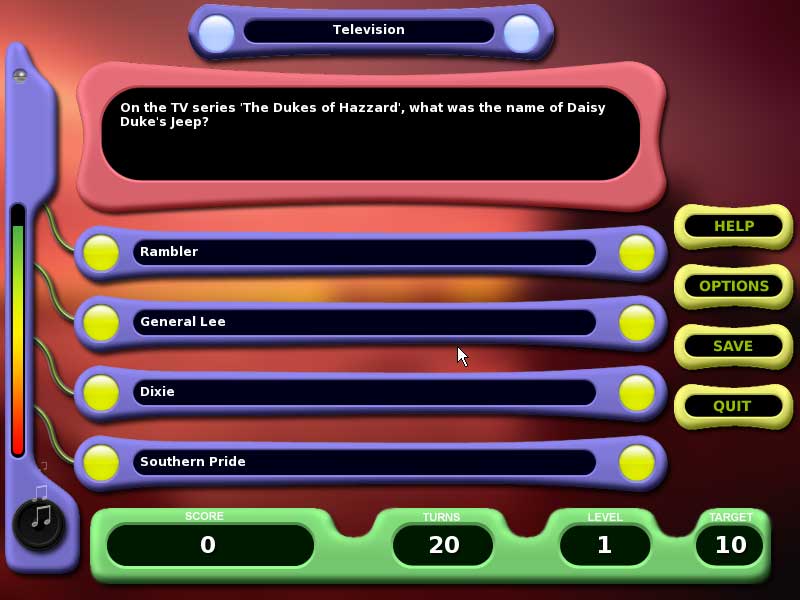800x600 pixels.
Task: Open the Help screen
Action: [733, 226]
